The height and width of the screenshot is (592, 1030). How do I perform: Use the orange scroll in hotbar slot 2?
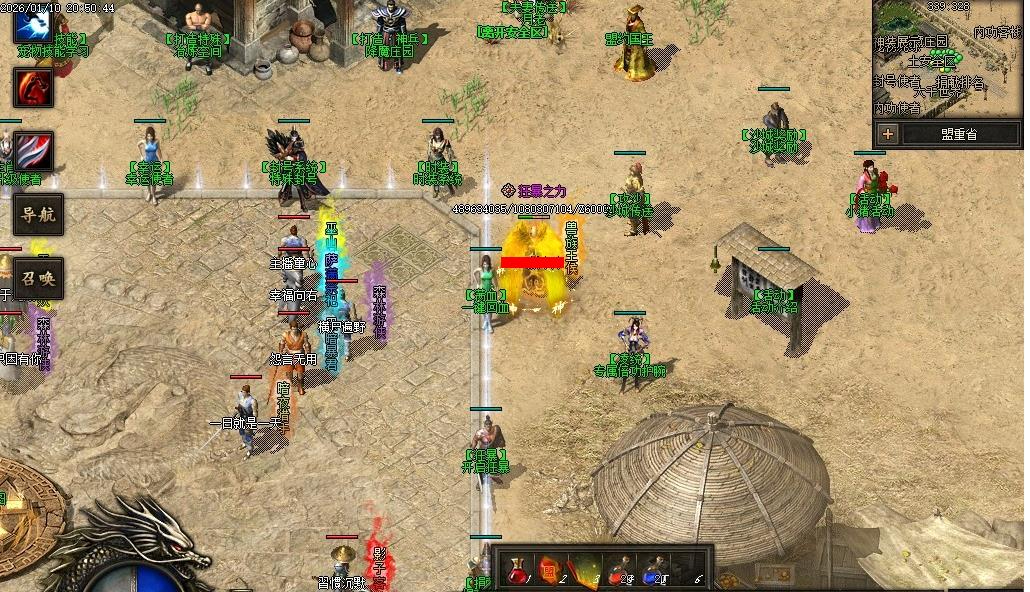(x=549, y=570)
